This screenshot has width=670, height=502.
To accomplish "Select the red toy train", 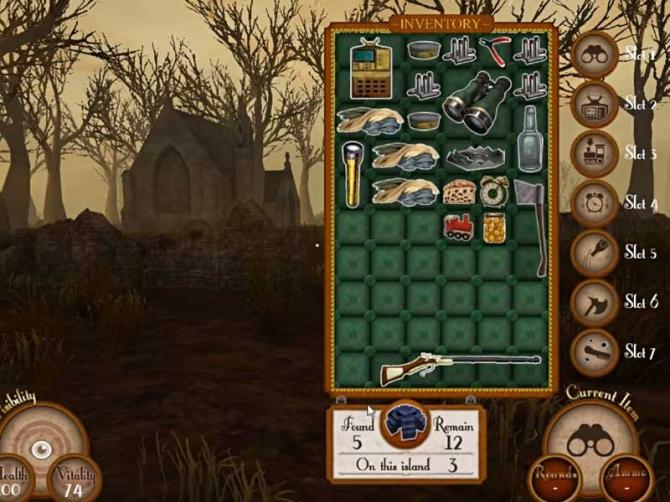I will click(x=458, y=225).
